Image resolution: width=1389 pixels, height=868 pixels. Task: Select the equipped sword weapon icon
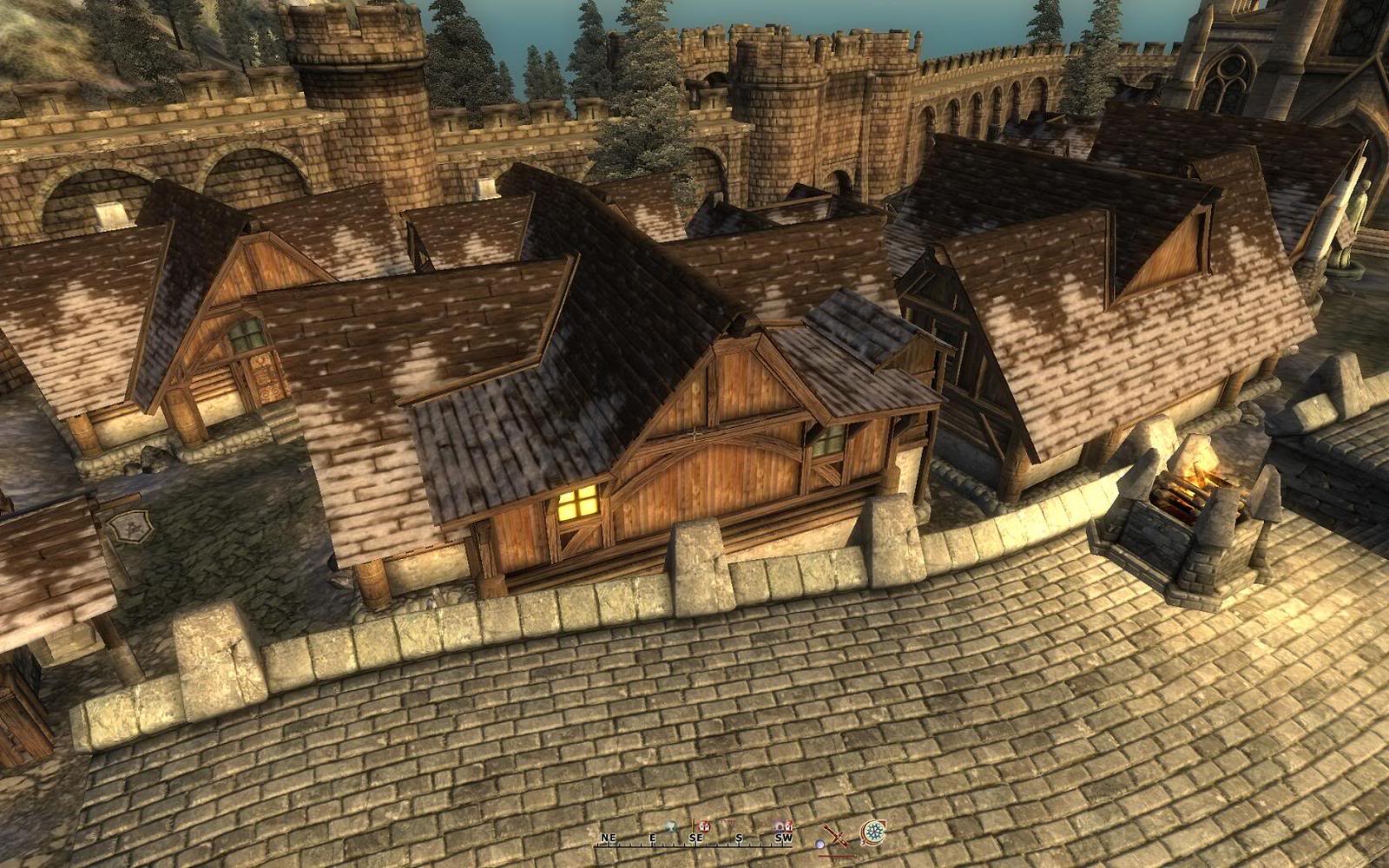835,835
